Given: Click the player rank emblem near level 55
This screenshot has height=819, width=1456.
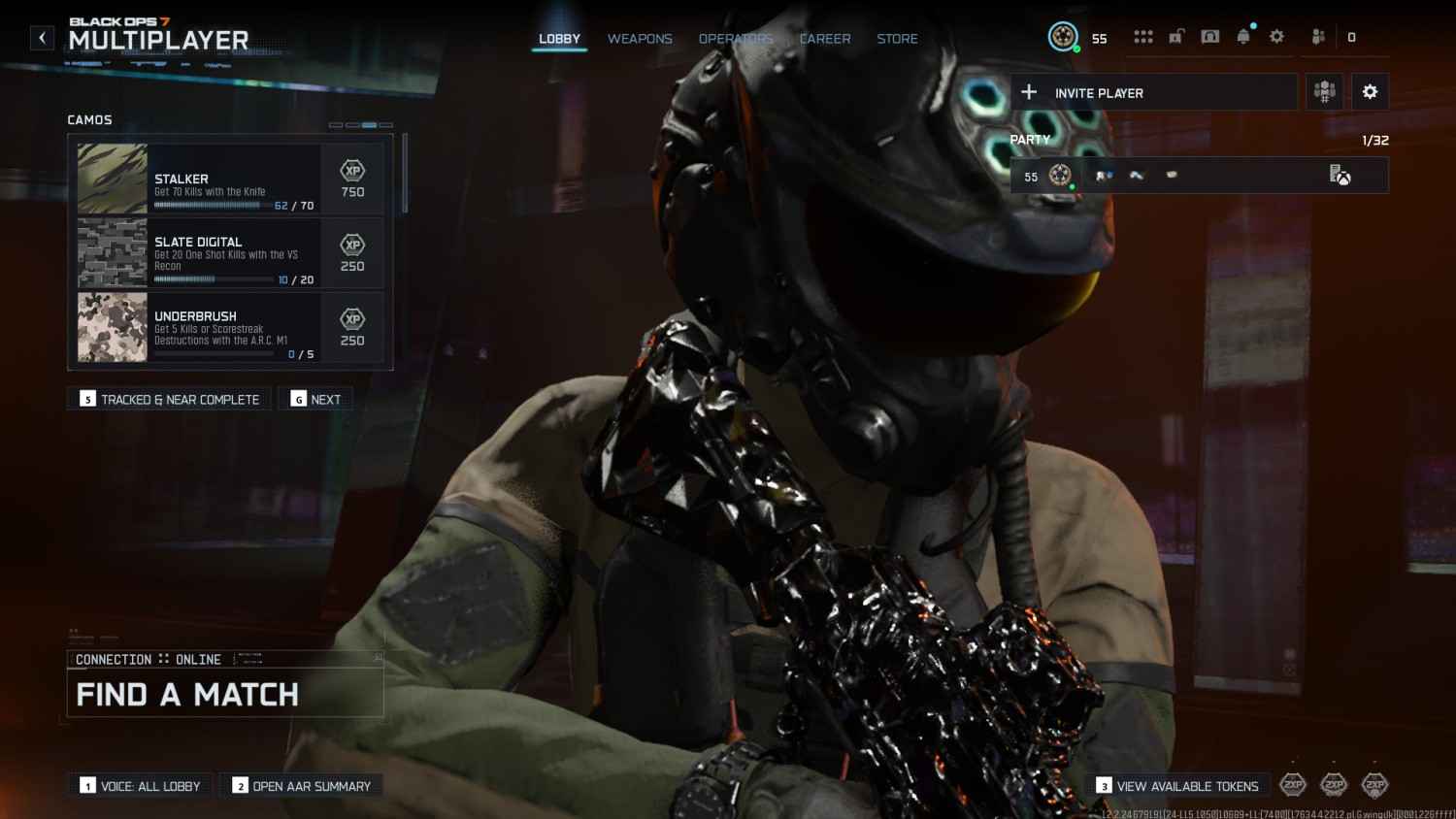Looking at the screenshot, I should tap(1063, 36).
